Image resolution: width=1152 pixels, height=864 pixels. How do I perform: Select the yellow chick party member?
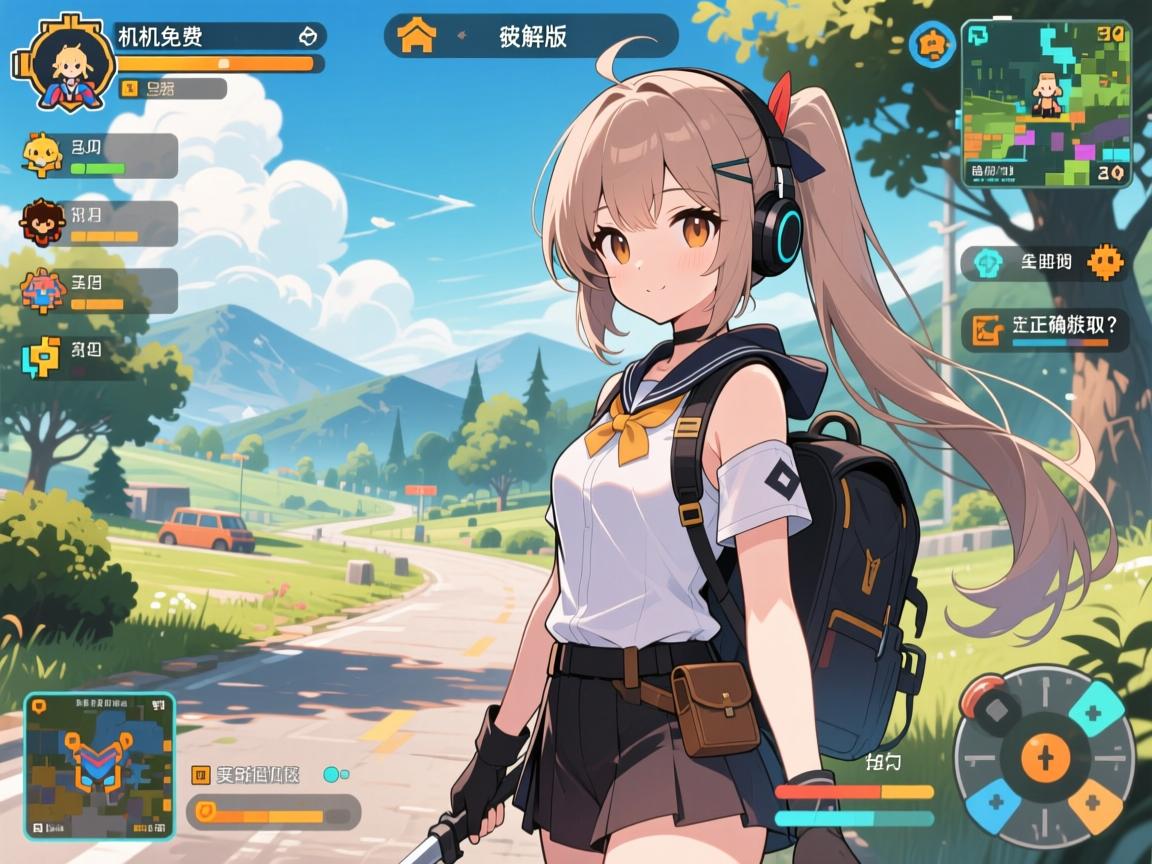(43, 154)
